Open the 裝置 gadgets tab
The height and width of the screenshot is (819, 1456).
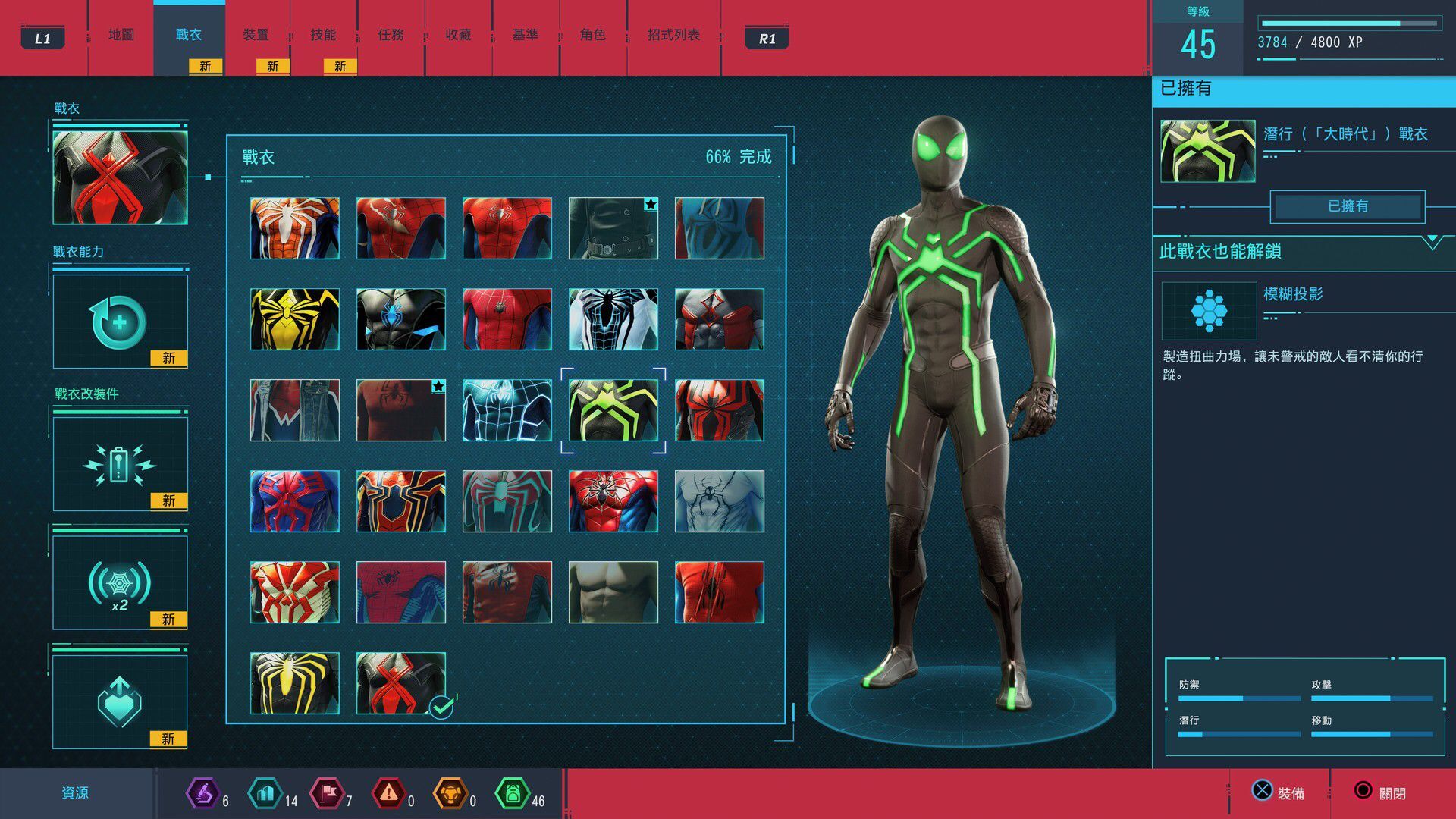tap(256, 35)
